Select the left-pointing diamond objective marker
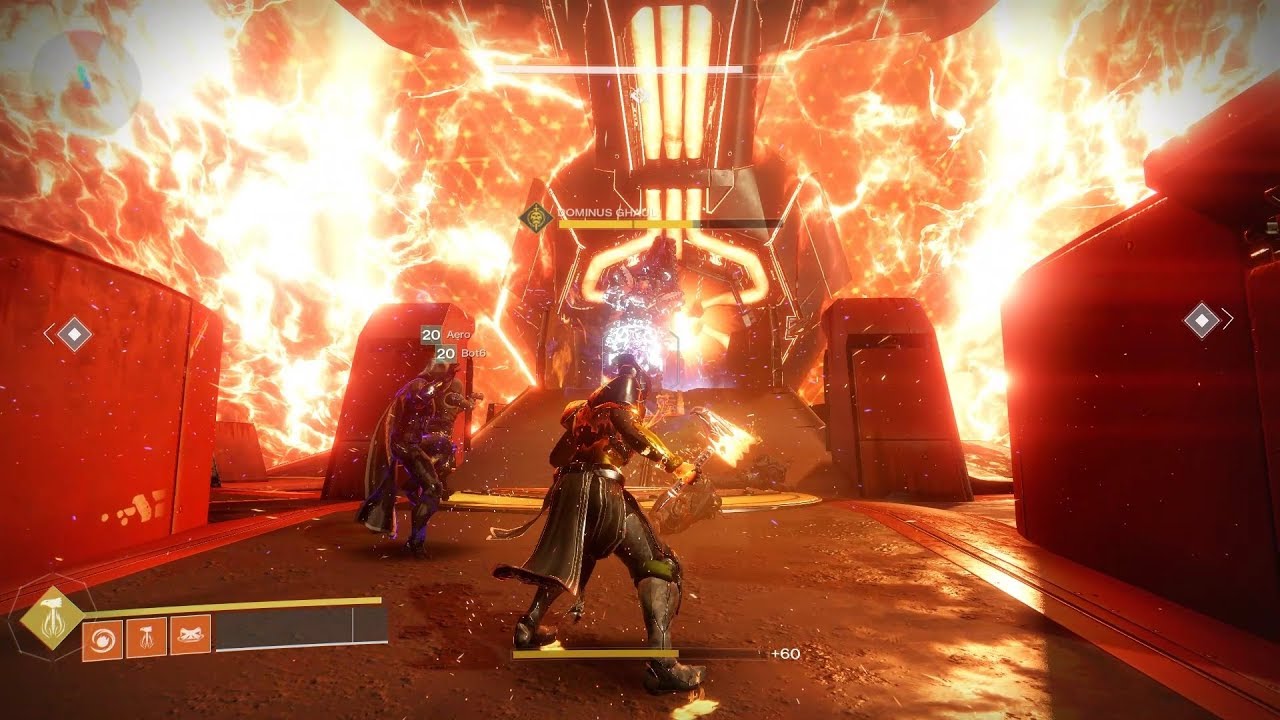Screen dimensions: 1280x720 coord(73,334)
